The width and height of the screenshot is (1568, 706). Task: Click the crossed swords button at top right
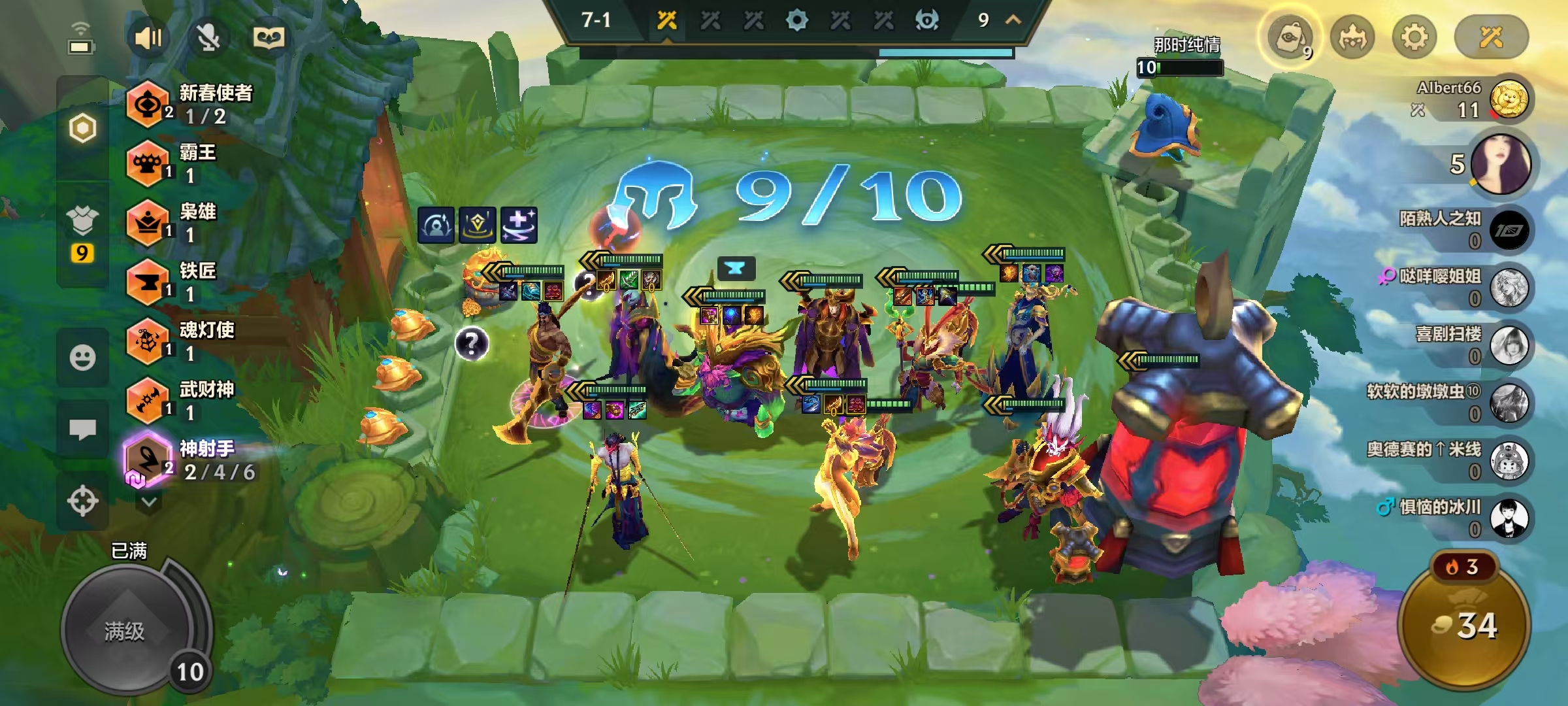point(1491,37)
